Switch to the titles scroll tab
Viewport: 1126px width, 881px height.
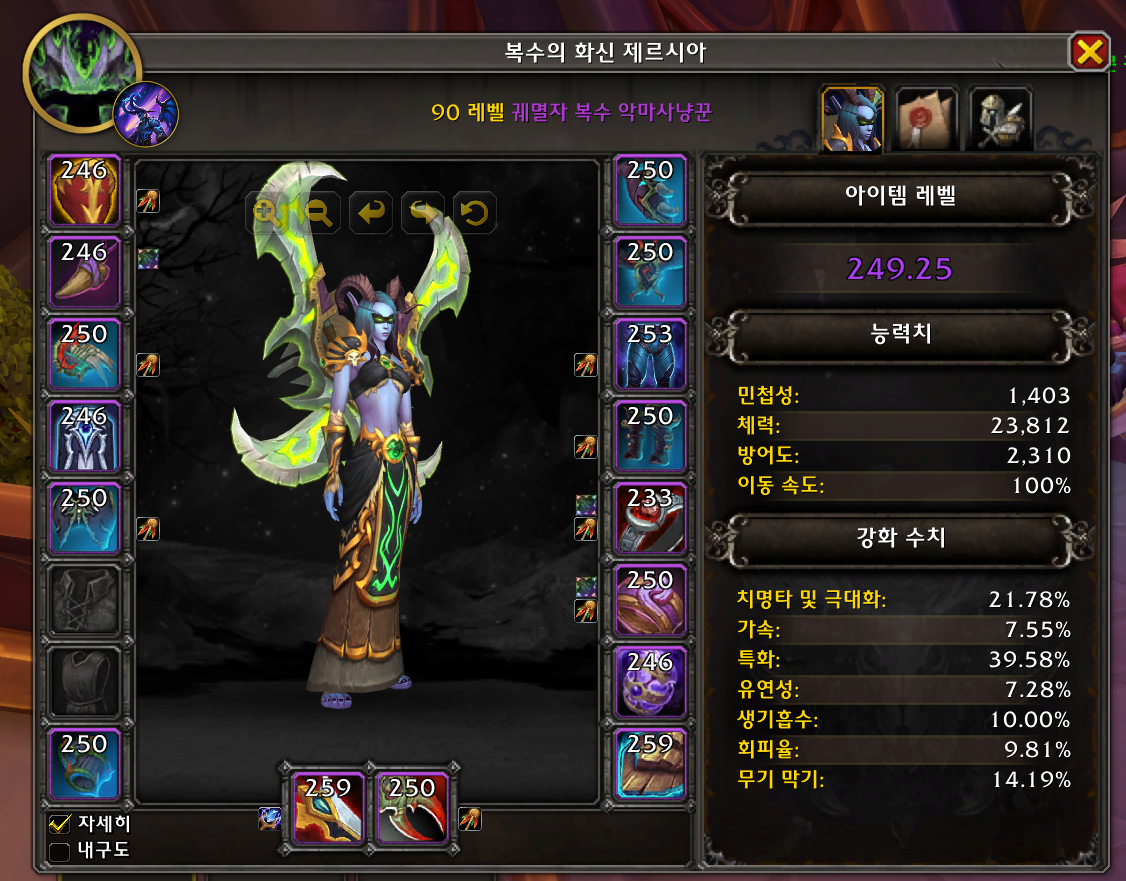(925, 119)
